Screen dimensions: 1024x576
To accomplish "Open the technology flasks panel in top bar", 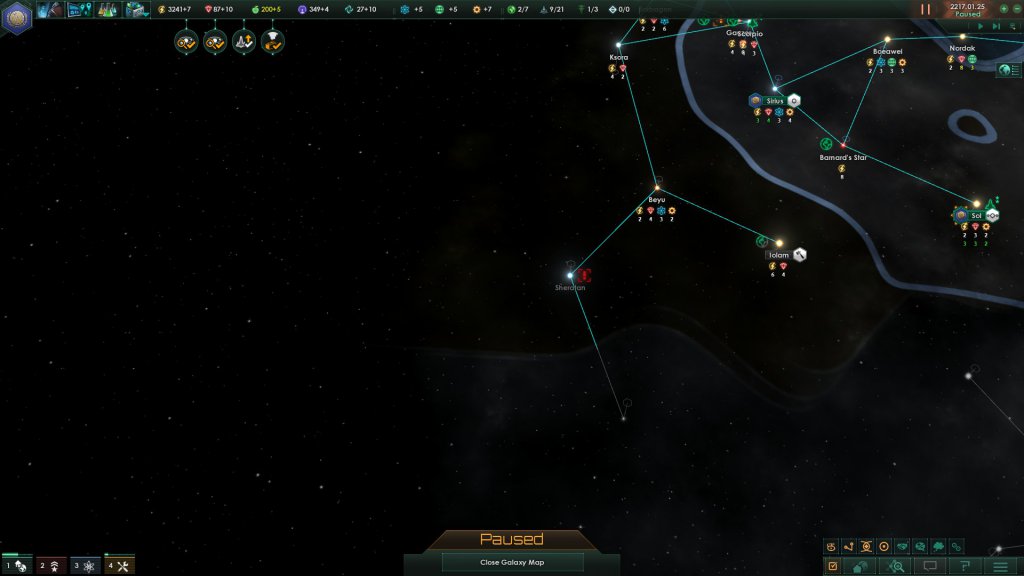I will pos(110,10).
